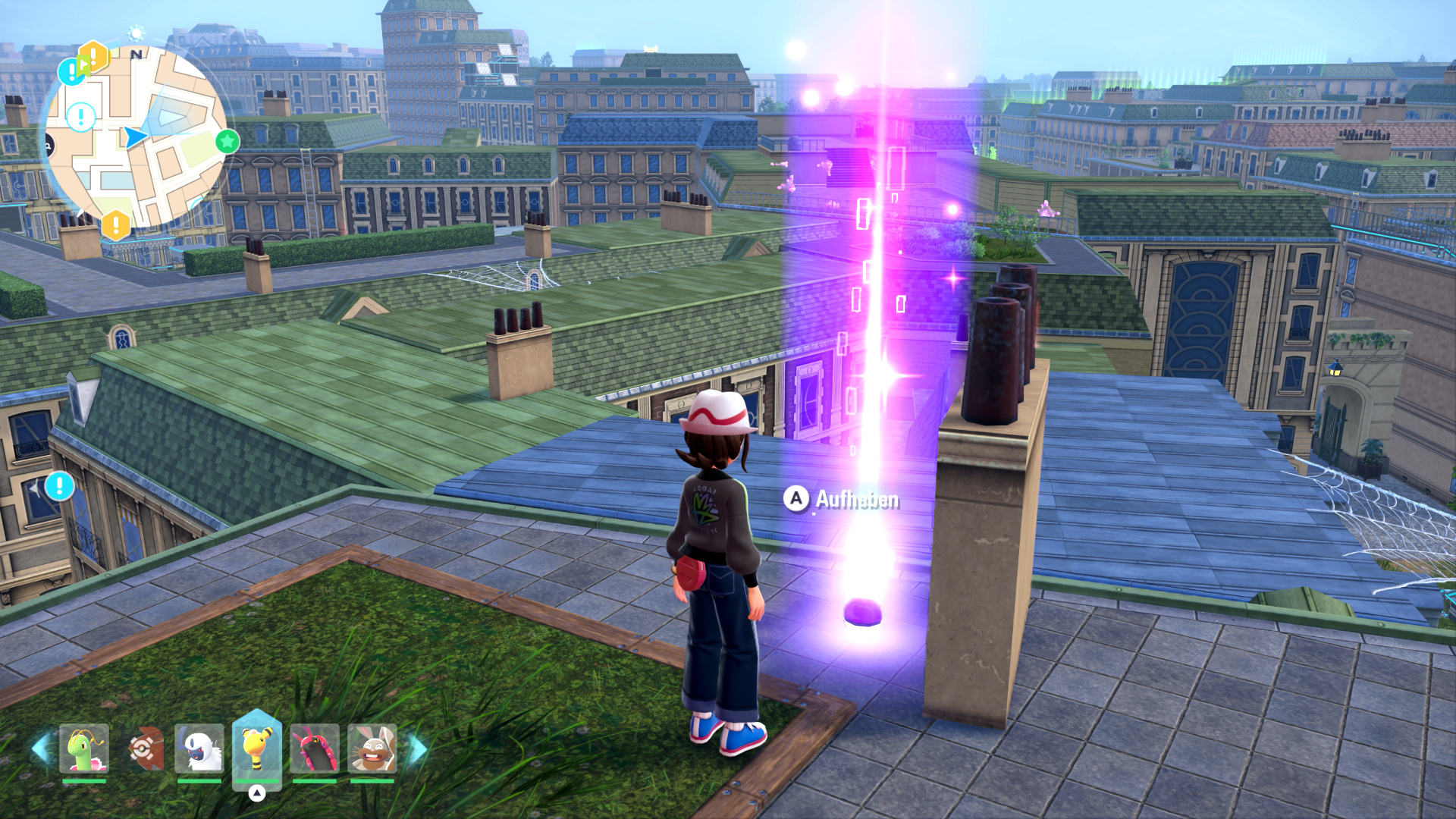Switch to Absol in the party bar
This screenshot has height=819, width=1456.
(199, 748)
